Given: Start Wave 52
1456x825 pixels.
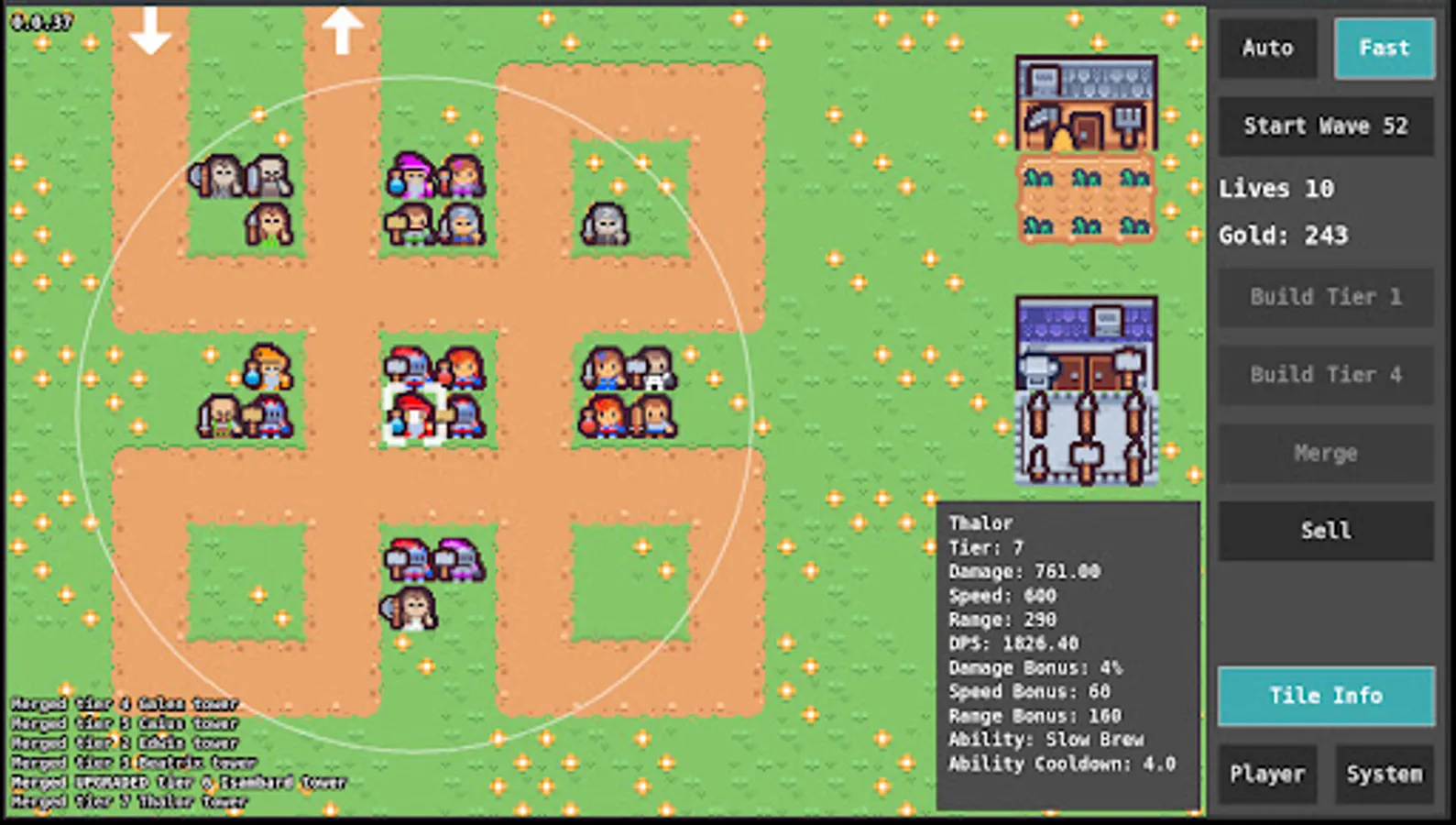Looking at the screenshot, I should click(1325, 126).
